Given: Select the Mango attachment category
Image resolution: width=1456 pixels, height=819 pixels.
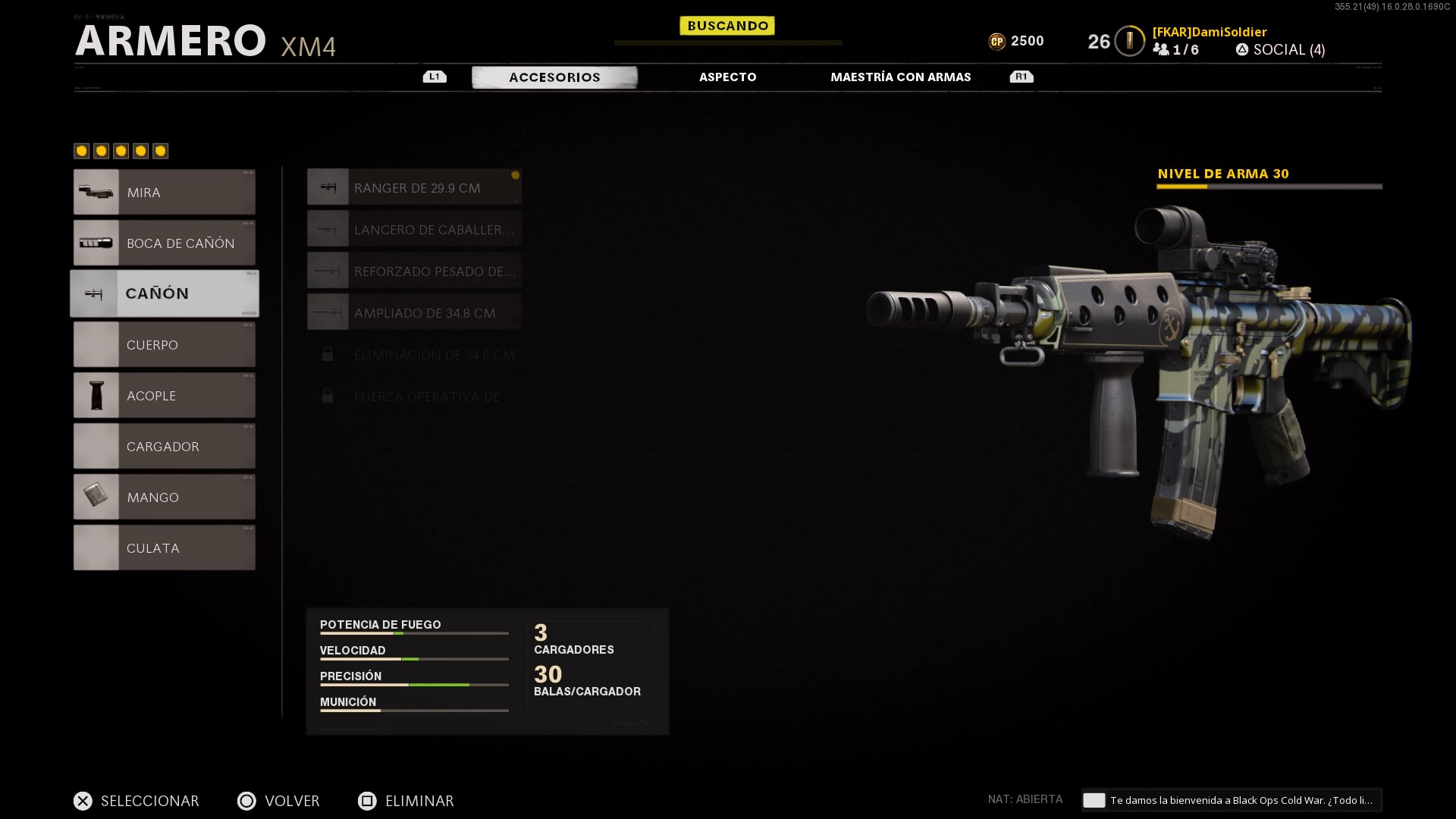Looking at the screenshot, I should [165, 497].
